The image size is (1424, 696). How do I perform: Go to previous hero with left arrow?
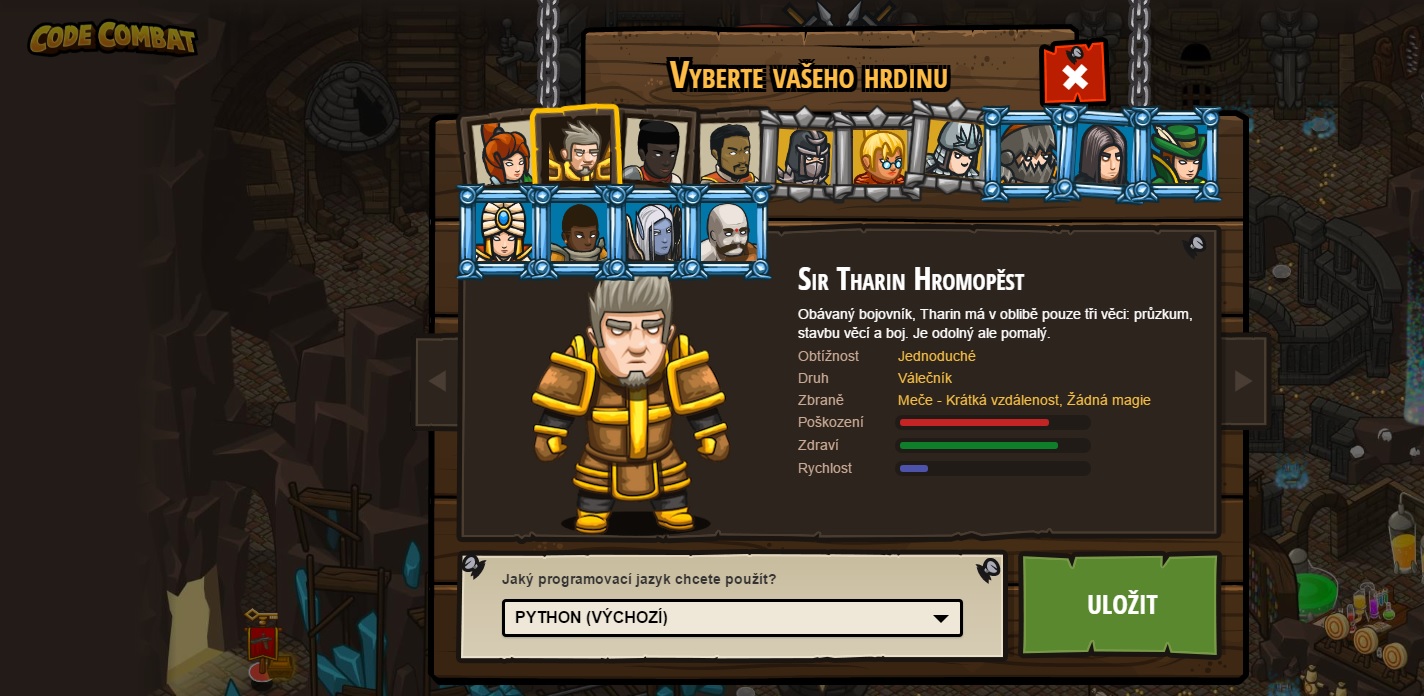coord(437,381)
